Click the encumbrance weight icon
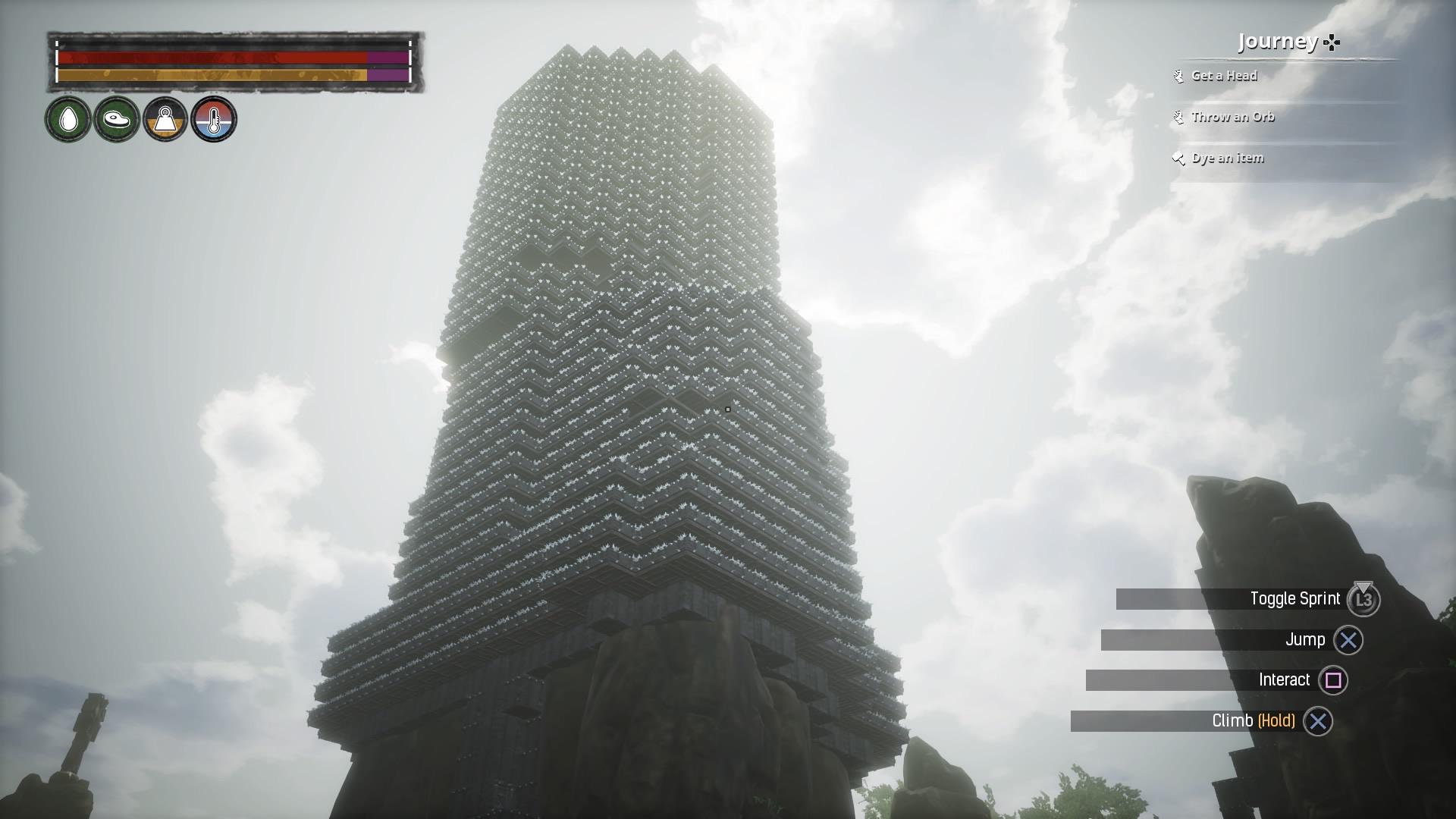This screenshot has width=1456, height=819. [x=165, y=119]
